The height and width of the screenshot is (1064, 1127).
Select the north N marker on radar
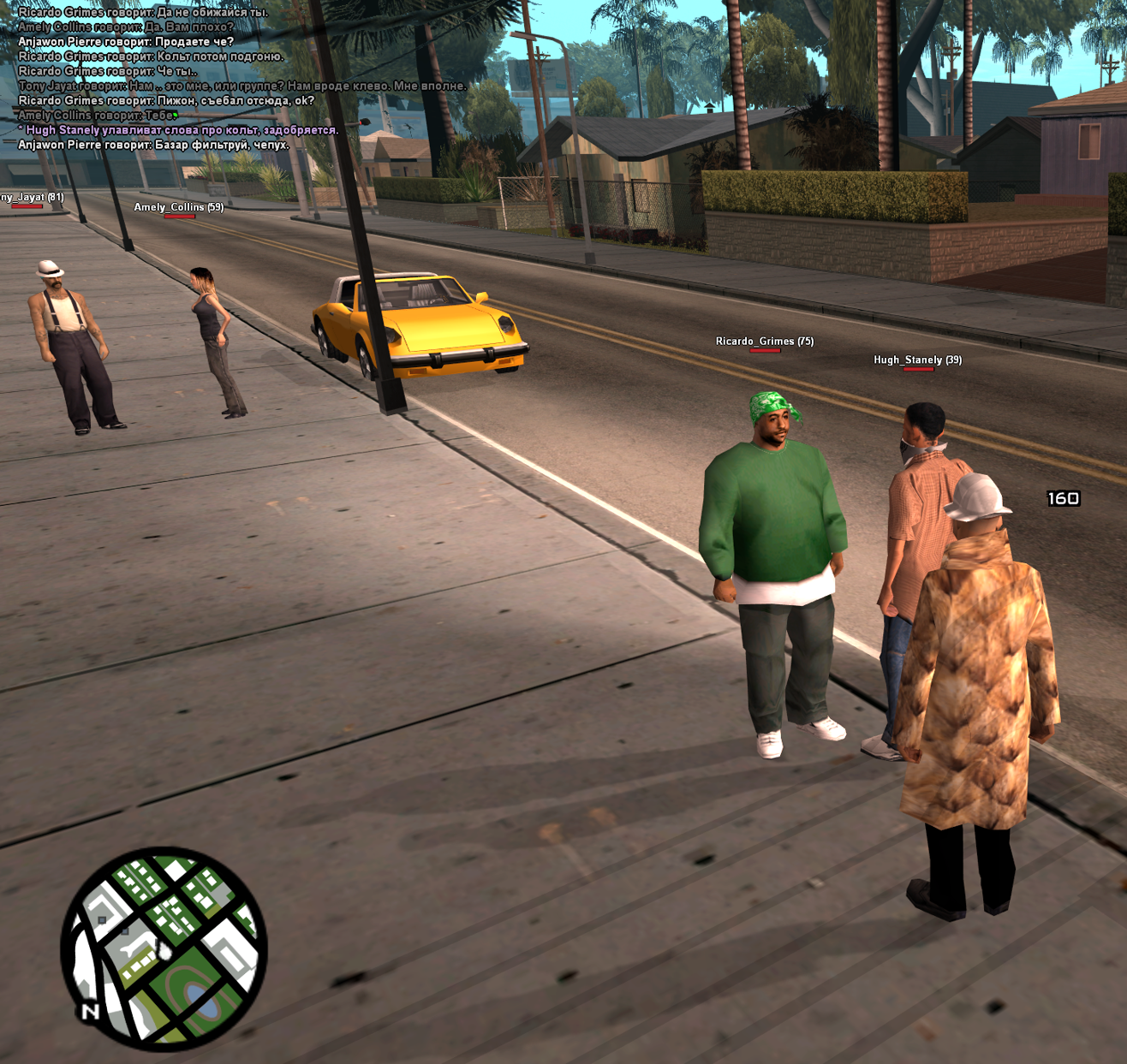pos(90,1012)
